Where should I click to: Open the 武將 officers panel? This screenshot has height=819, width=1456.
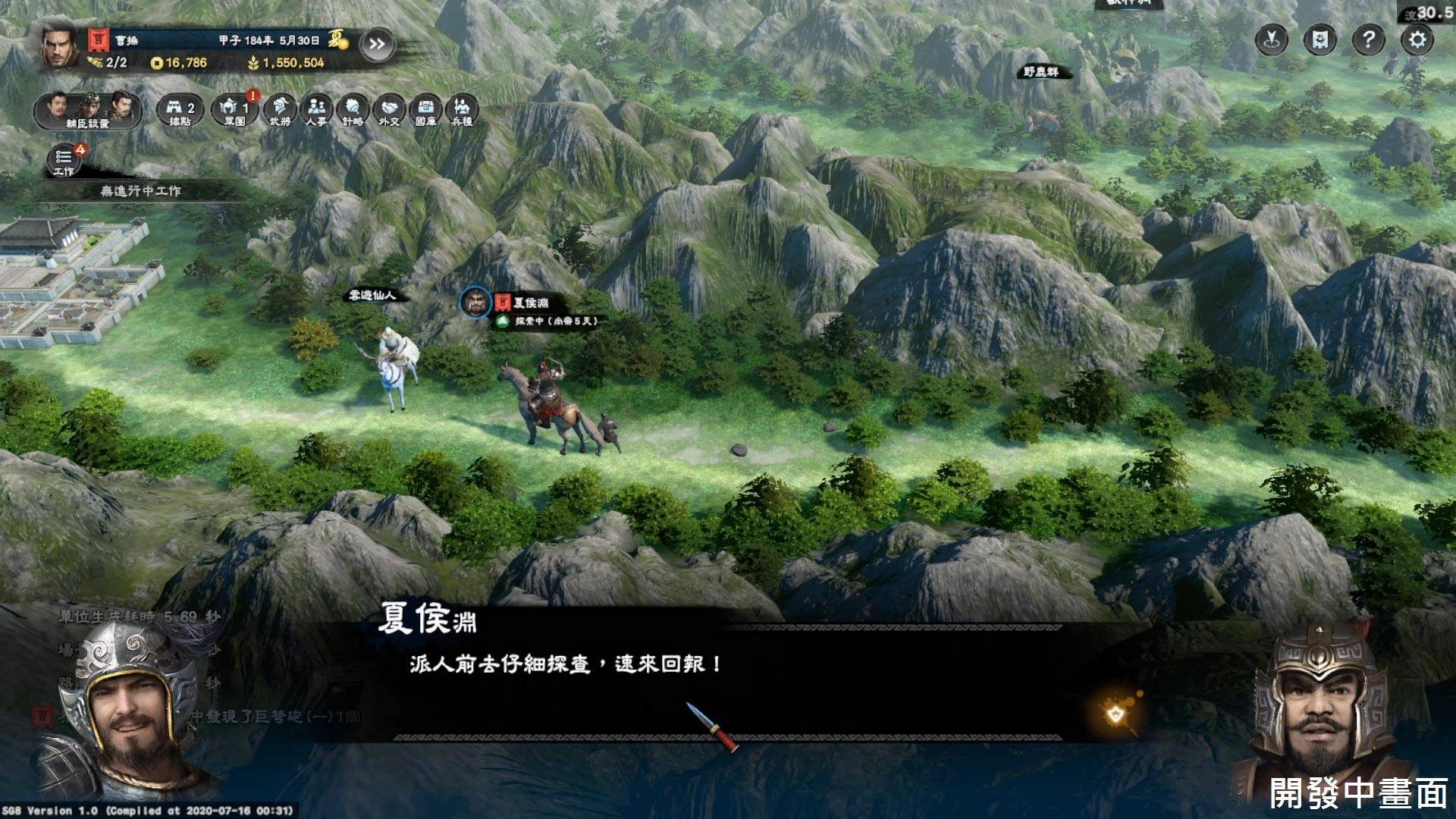(x=281, y=111)
